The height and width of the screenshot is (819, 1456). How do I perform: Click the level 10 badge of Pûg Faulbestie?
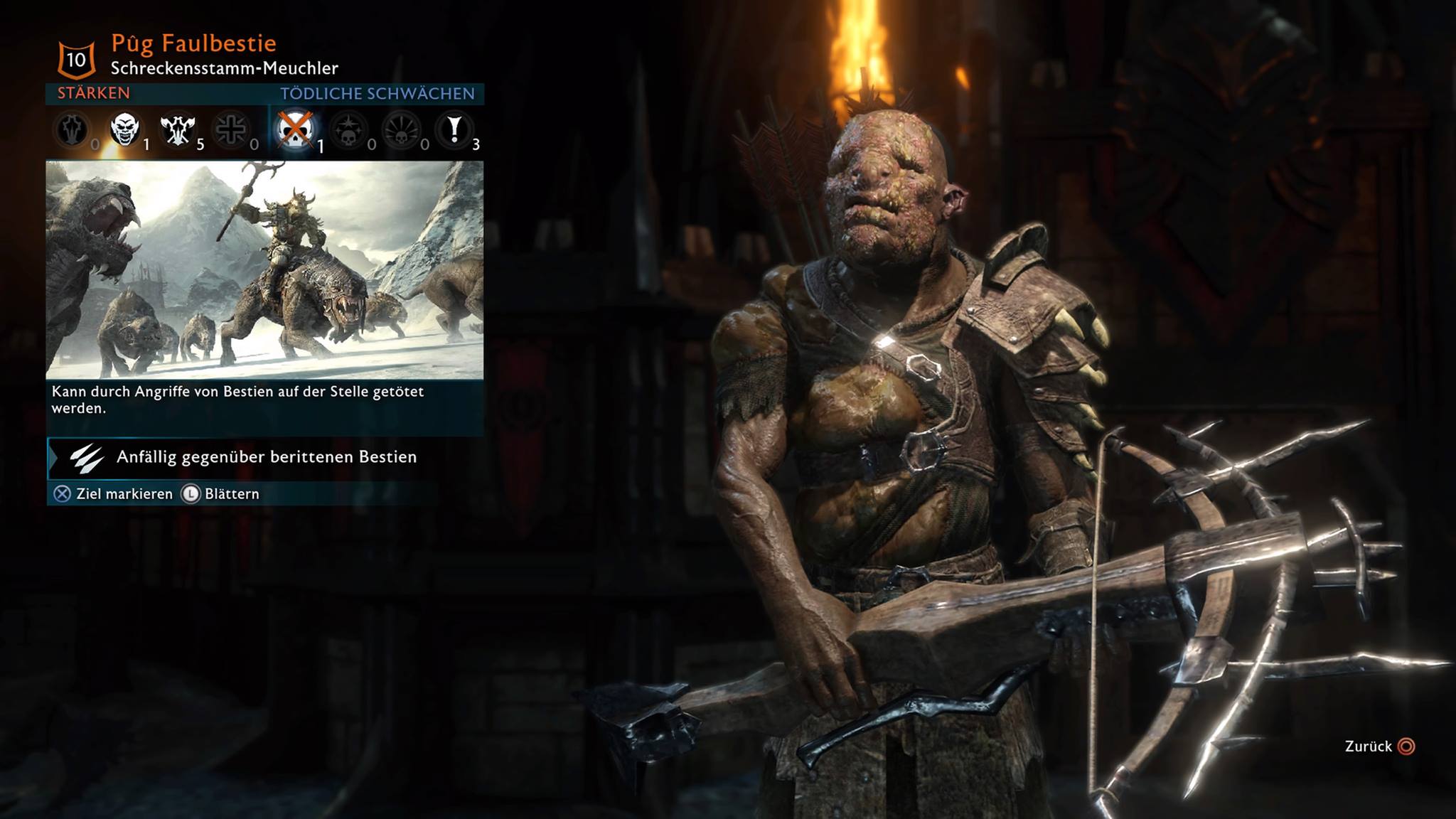click(x=76, y=60)
